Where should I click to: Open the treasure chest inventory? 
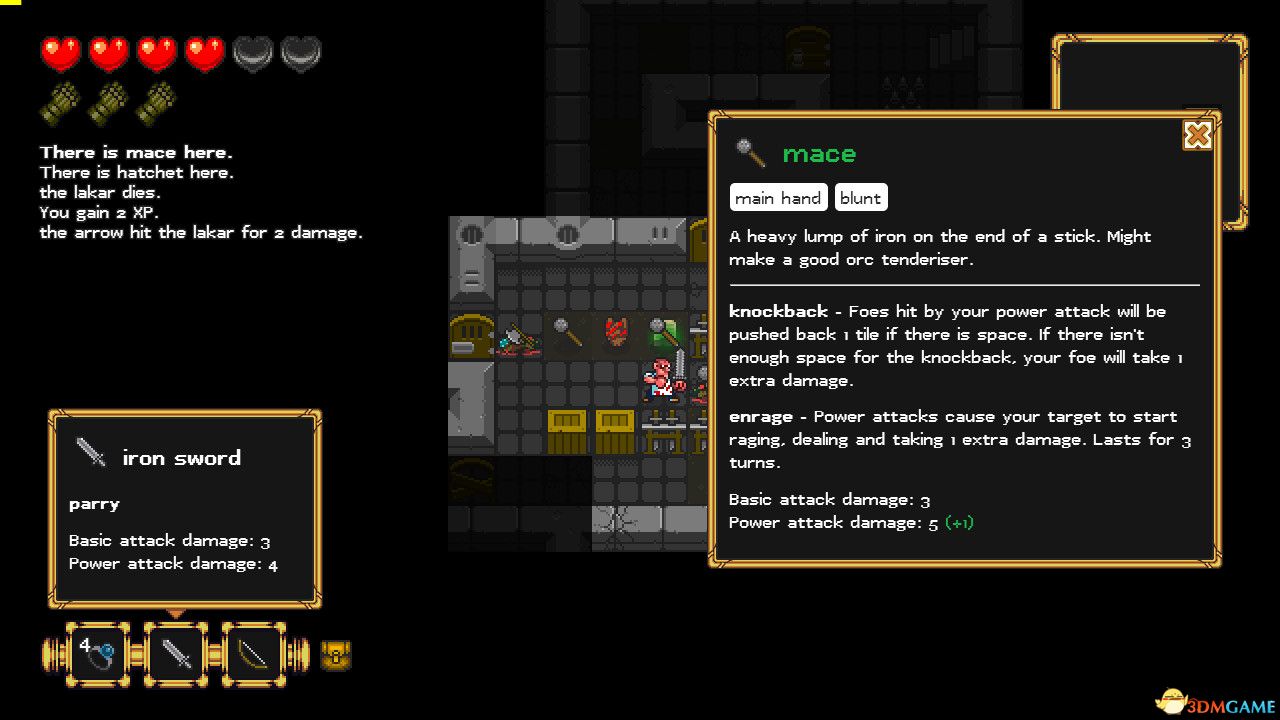336,656
